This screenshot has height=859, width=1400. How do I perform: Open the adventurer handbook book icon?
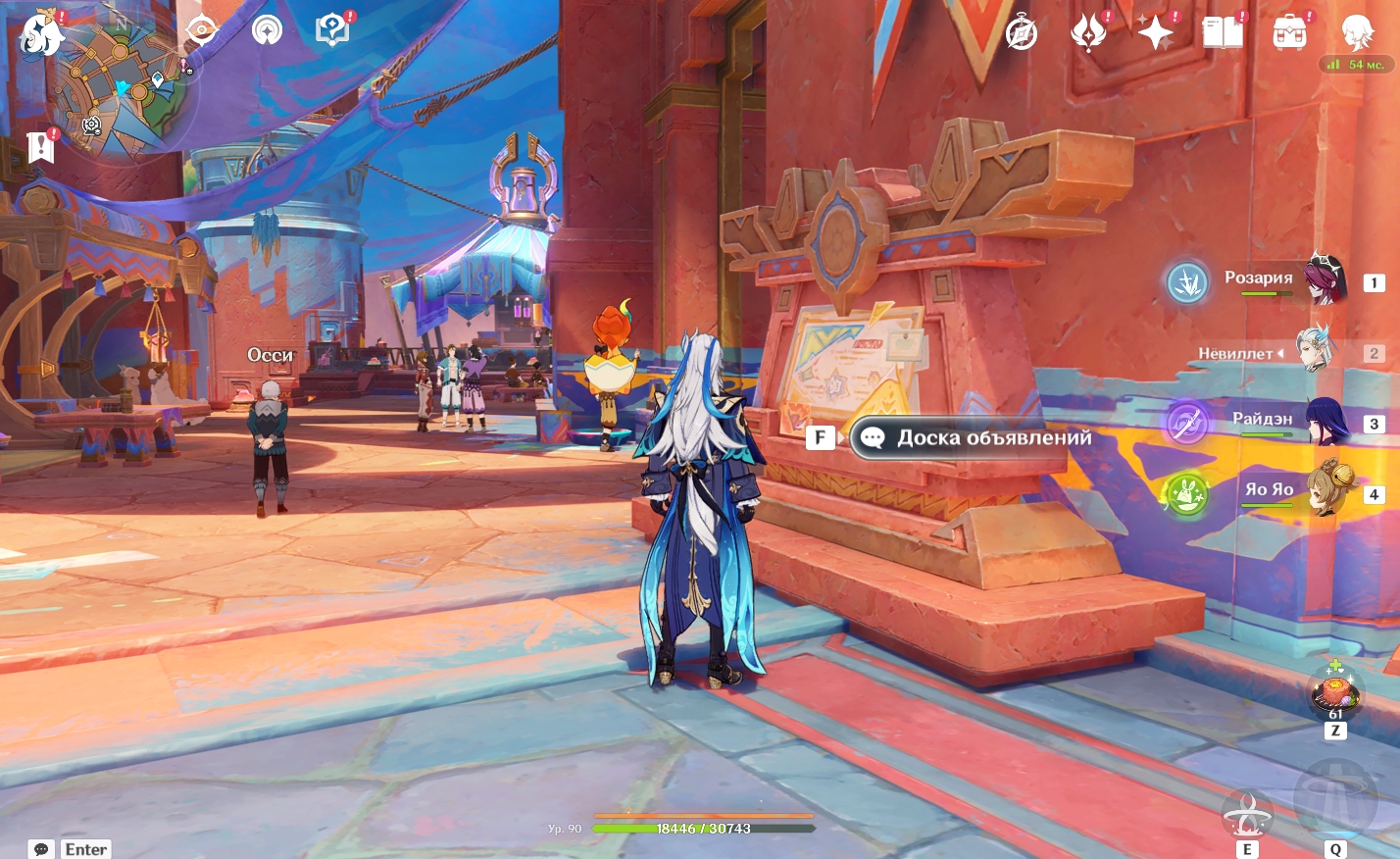click(x=1223, y=33)
